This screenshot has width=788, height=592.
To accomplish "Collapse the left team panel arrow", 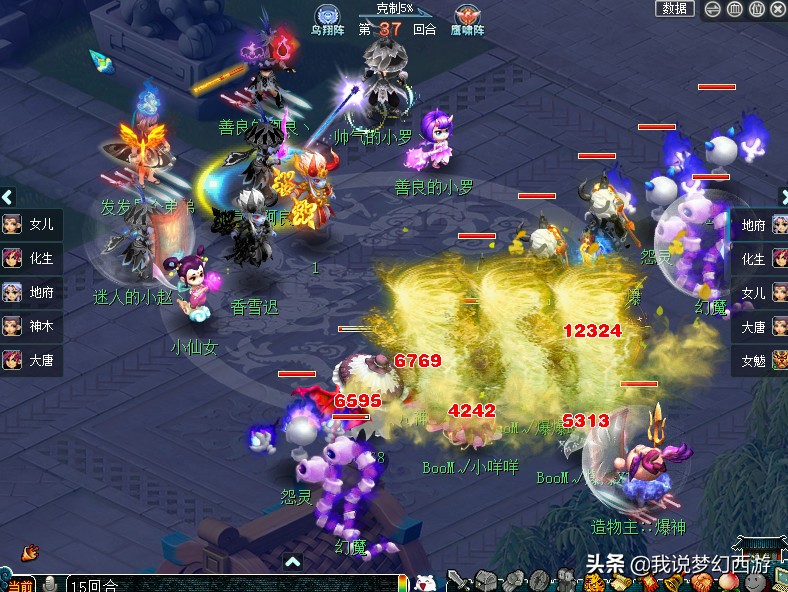I will 6,197.
